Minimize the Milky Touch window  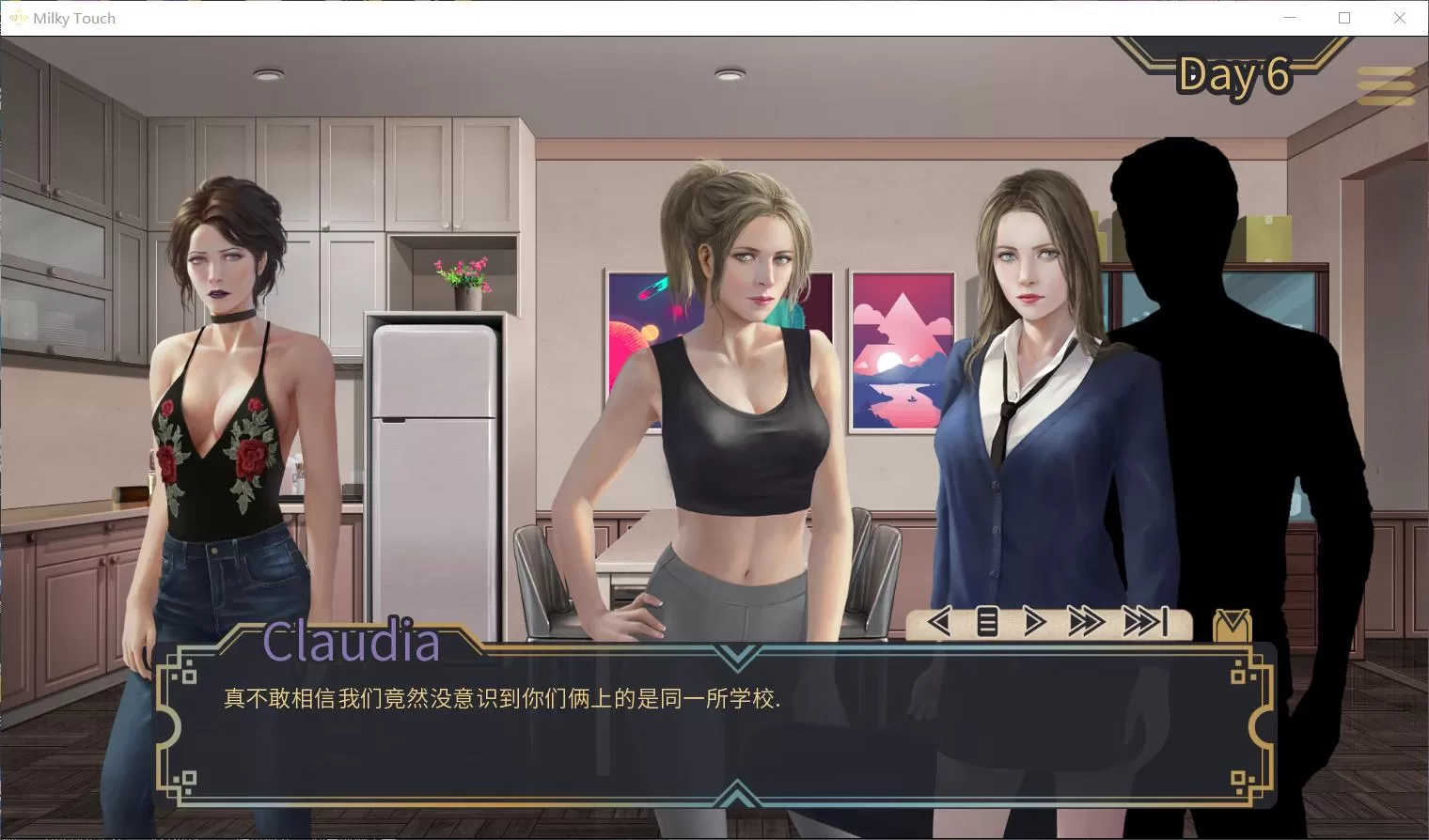click(x=1289, y=17)
